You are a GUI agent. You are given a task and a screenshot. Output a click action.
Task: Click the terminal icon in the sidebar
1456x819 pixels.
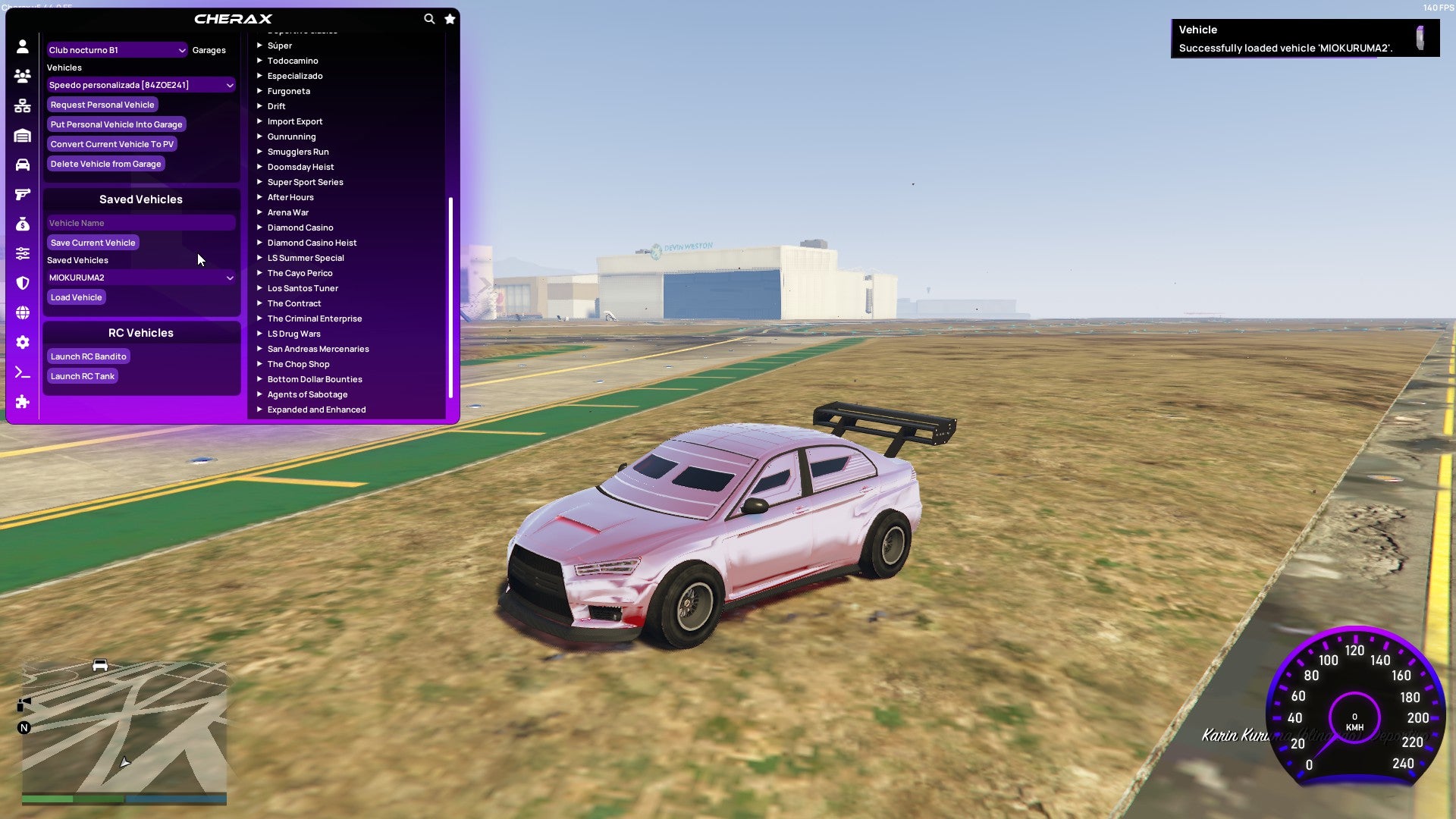click(x=22, y=372)
